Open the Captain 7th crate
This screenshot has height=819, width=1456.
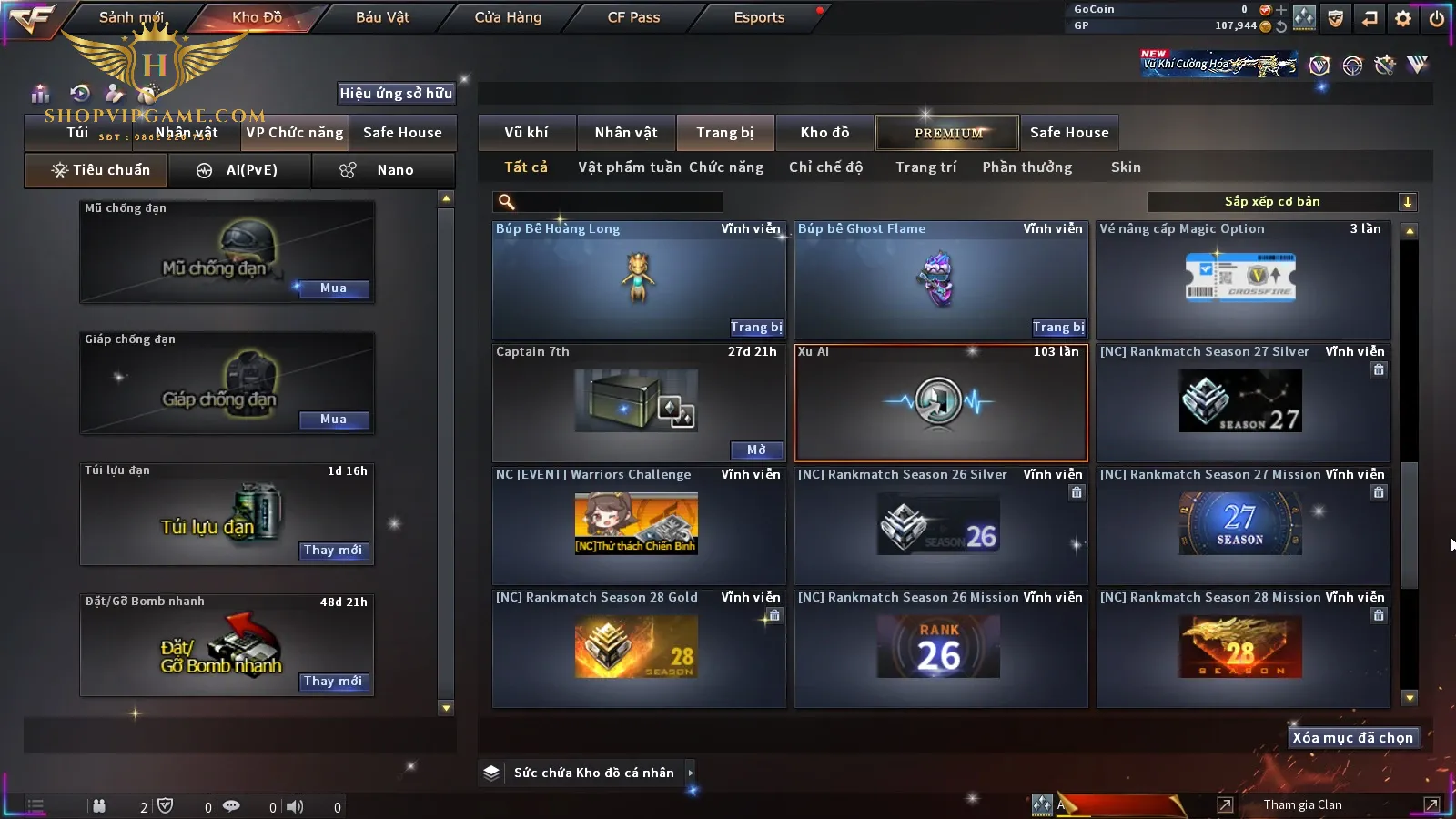(756, 450)
